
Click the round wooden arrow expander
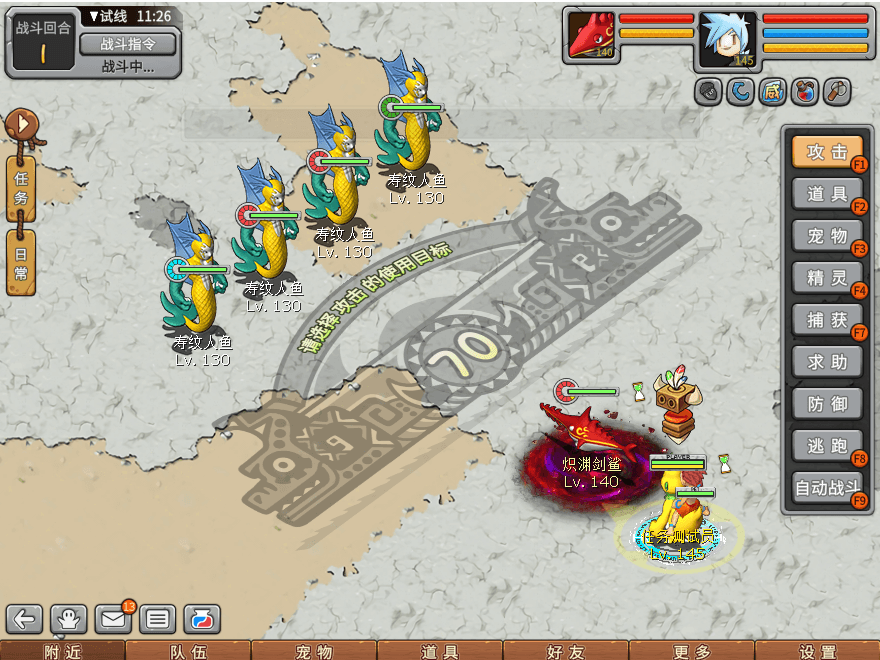tap(21, 125)
